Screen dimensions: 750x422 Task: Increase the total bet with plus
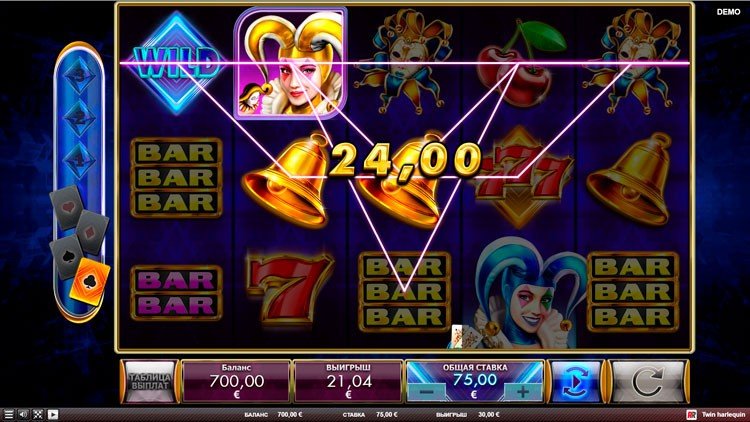point(522,392)
